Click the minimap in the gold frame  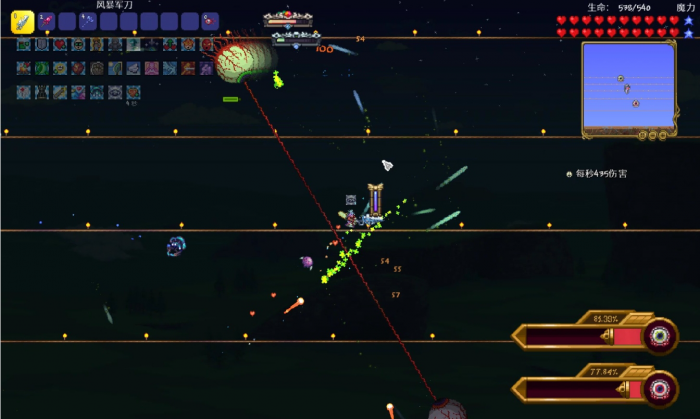coord(628,88)
